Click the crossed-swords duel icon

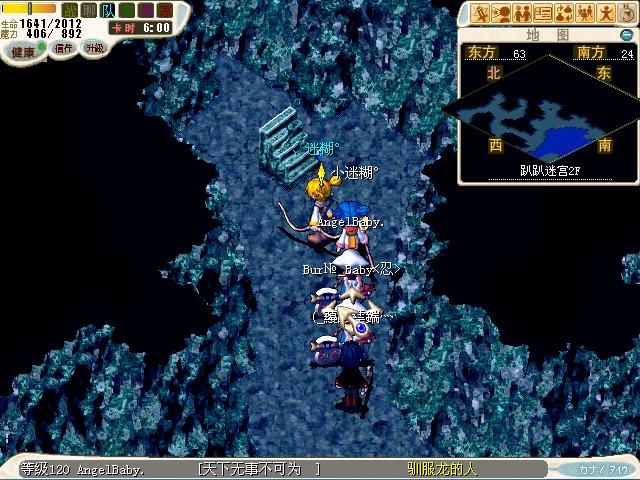481,13
